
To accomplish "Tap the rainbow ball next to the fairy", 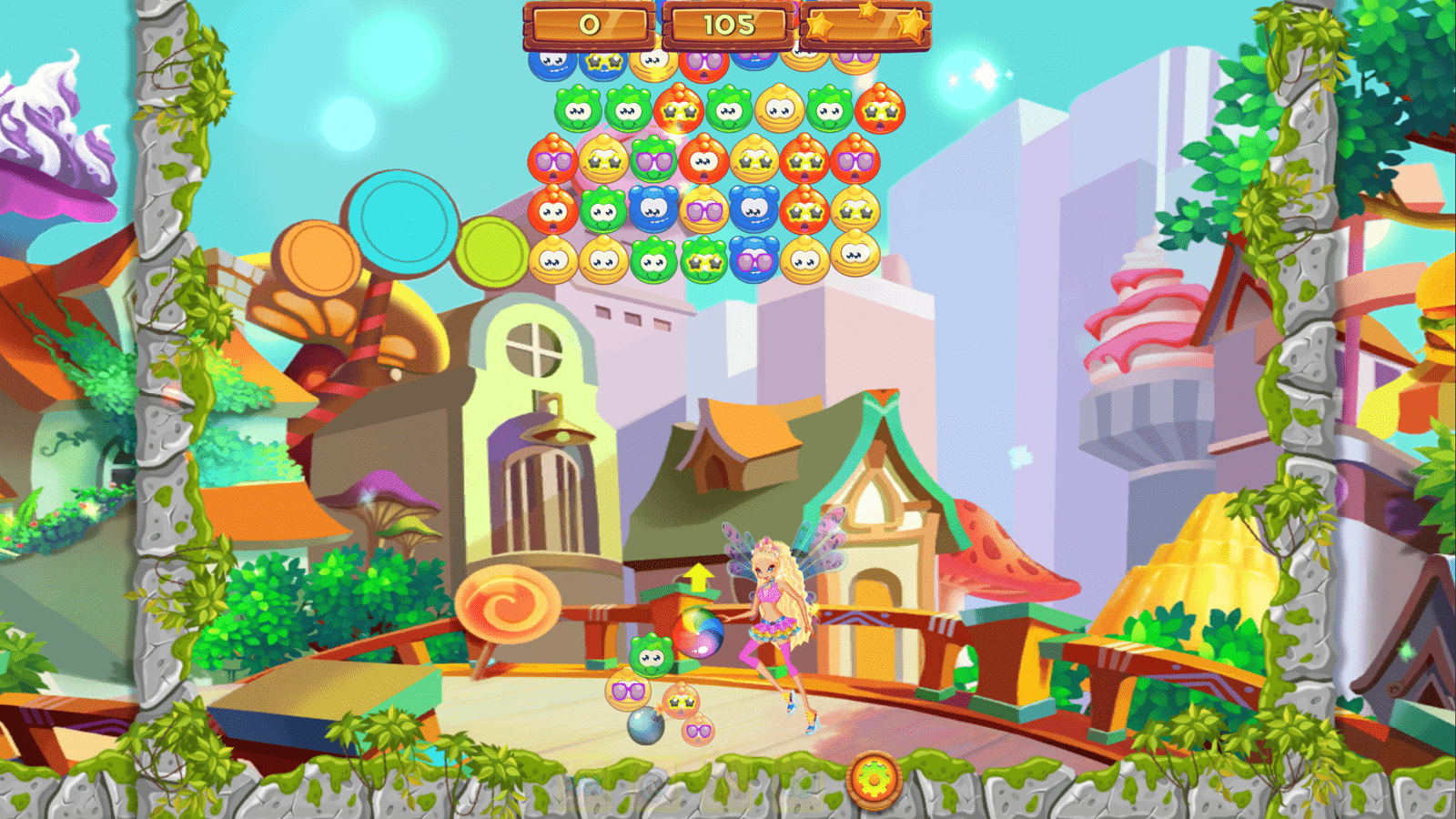I will [700, 632].
